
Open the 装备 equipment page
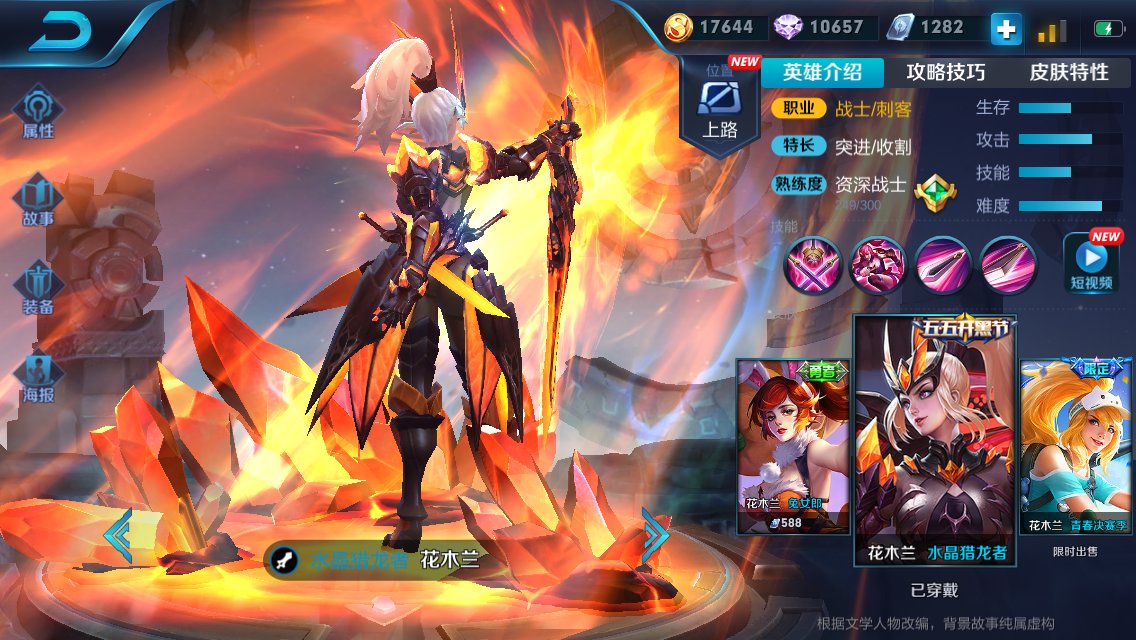38,287
